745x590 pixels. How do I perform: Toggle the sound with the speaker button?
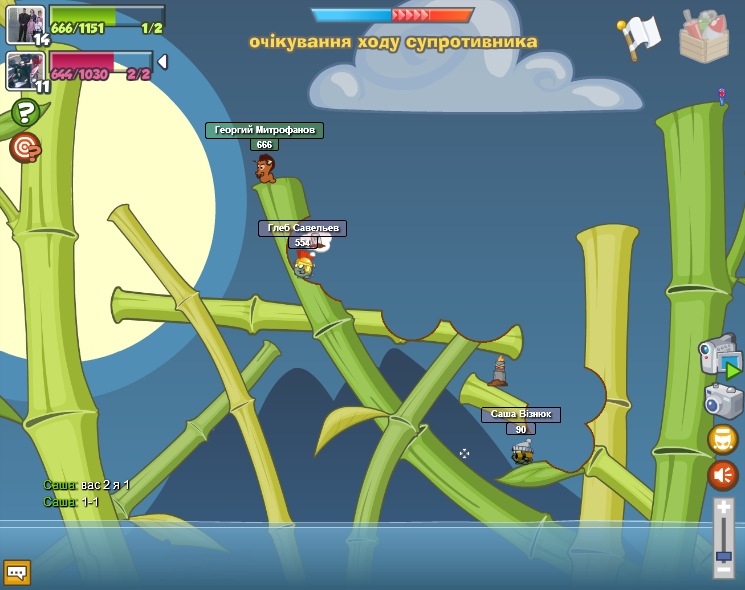click(722, 475)
